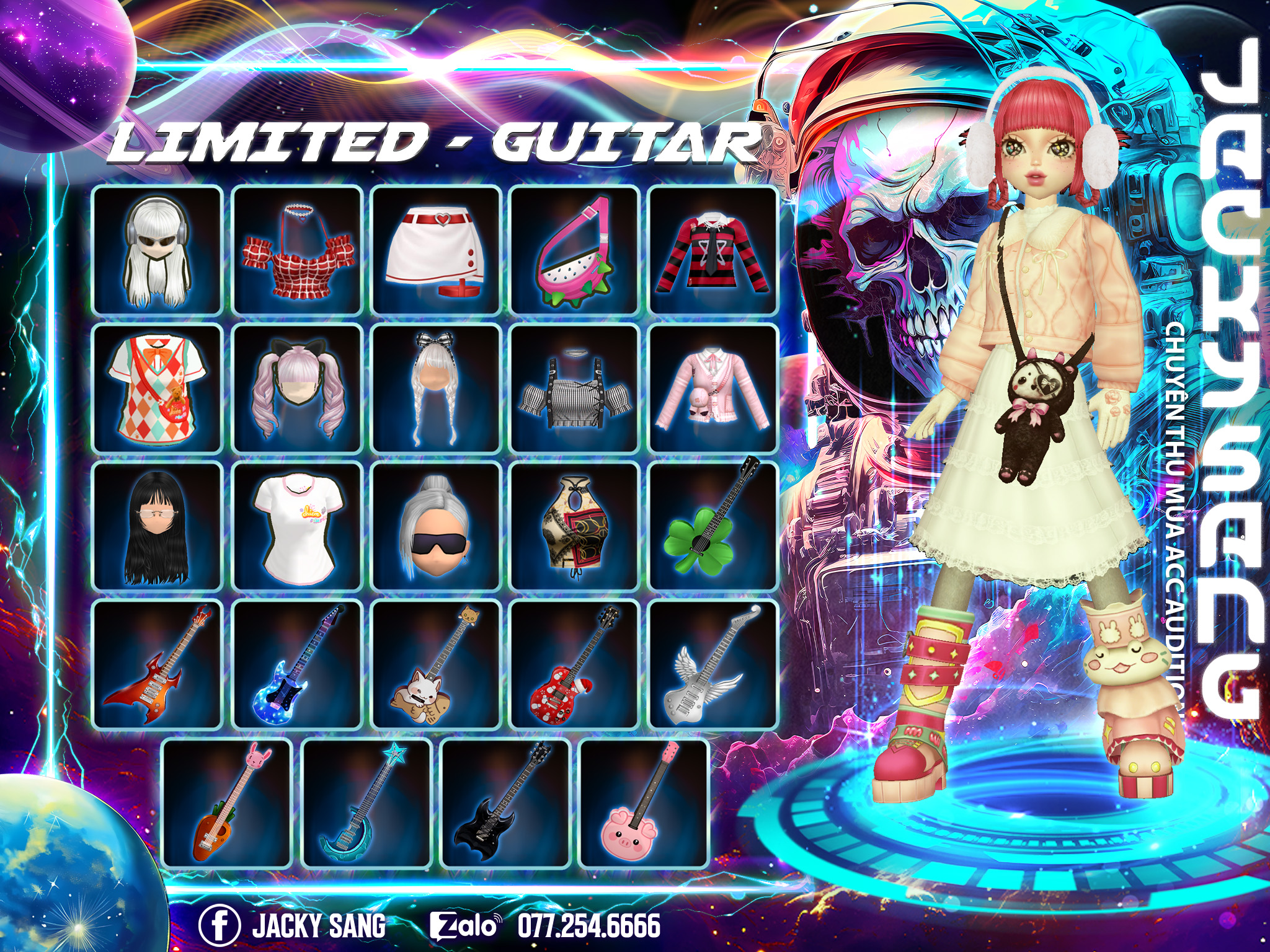
Task: Select the white skirt with red belt
Action: (436, 250)
